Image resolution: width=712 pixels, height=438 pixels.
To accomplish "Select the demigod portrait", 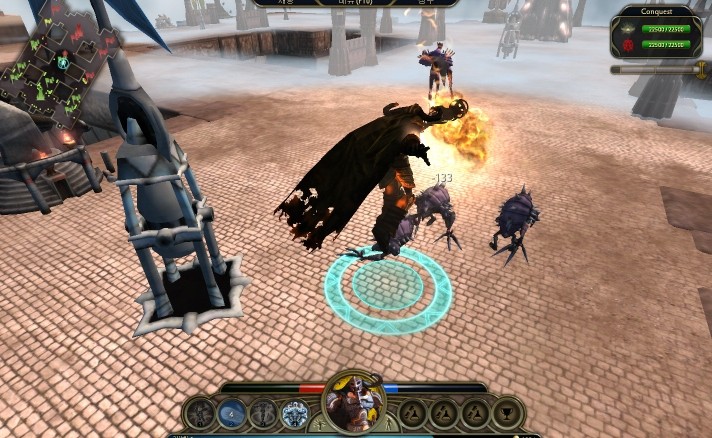I will pyautogui.click(x=356, y=404).
